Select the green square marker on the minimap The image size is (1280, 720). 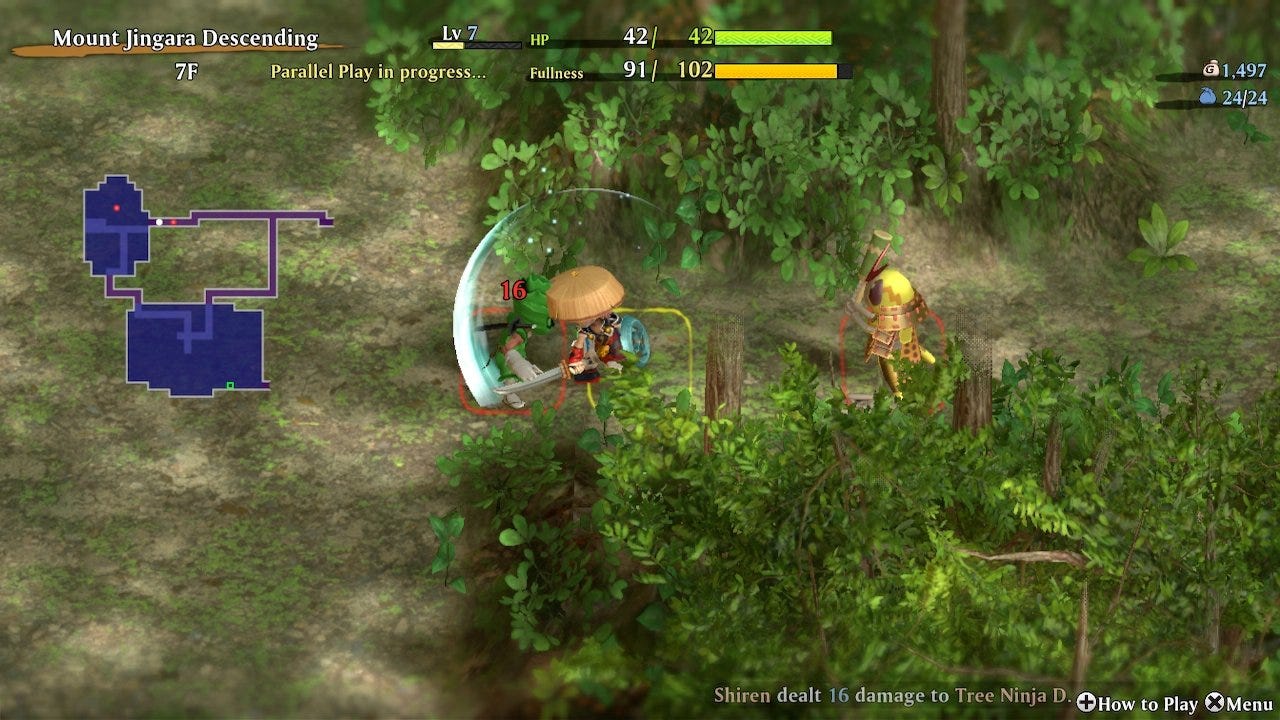click(230, 385)
